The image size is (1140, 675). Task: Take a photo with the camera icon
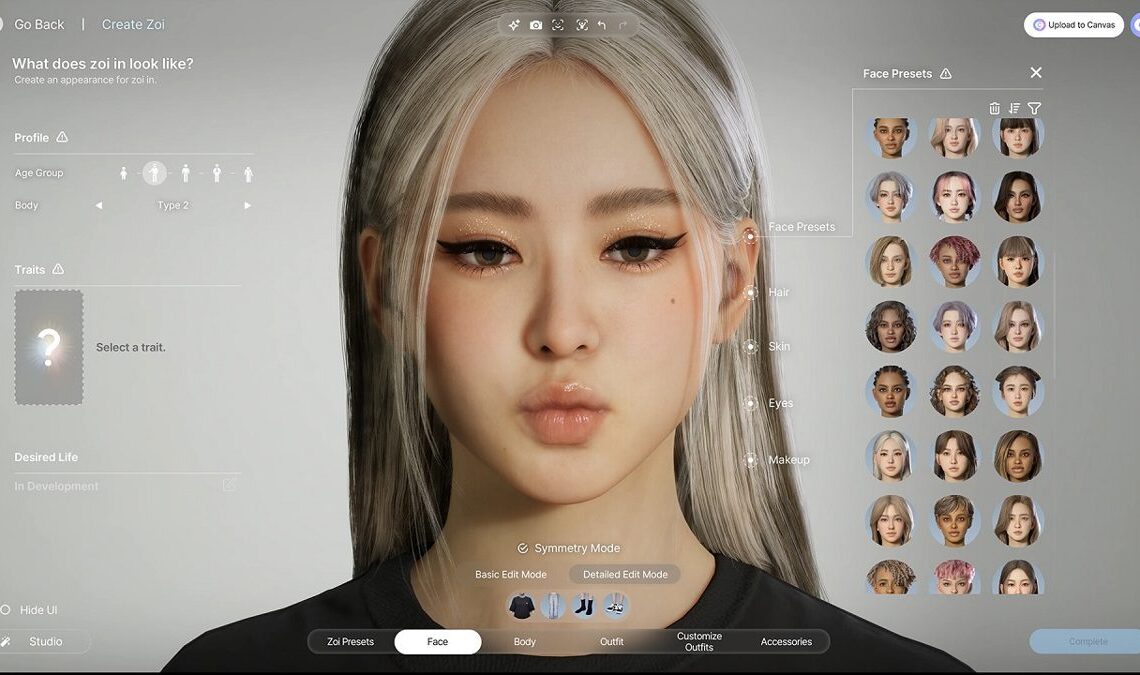(536, 25)
